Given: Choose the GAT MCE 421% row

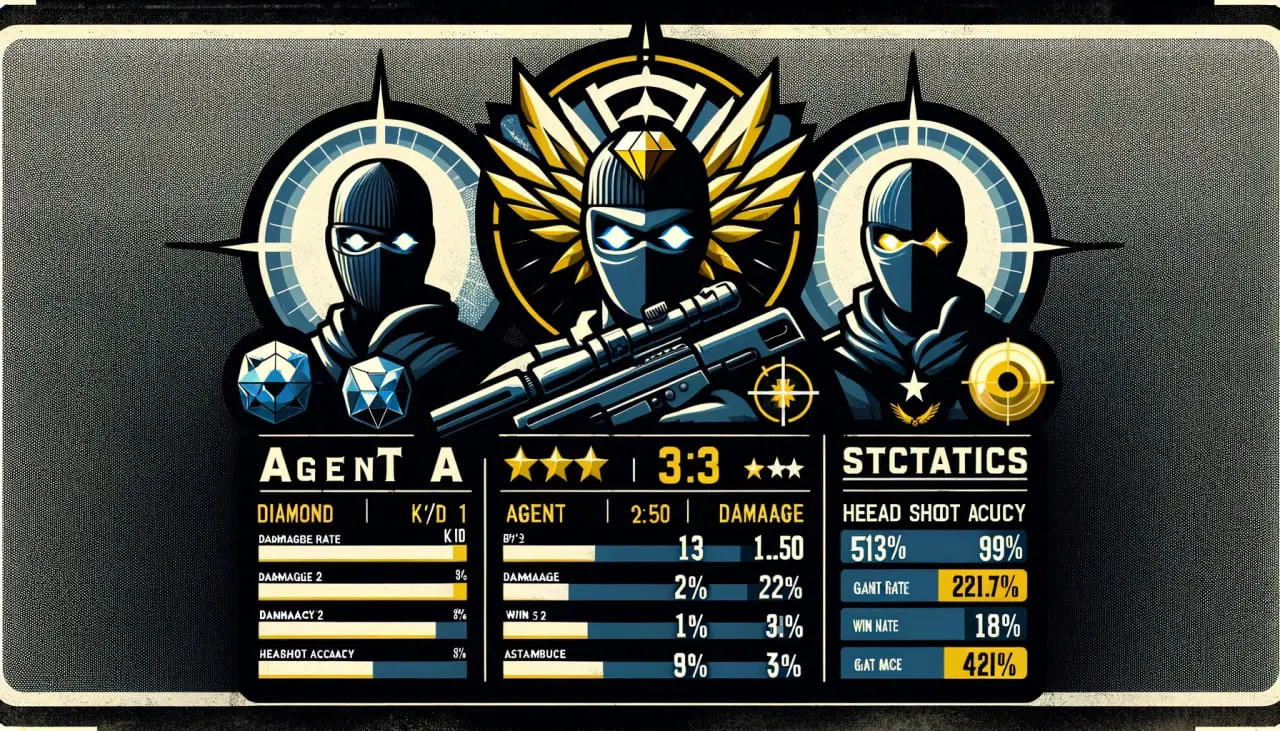Looking at the screenshot, I should [x=933, y=663].
